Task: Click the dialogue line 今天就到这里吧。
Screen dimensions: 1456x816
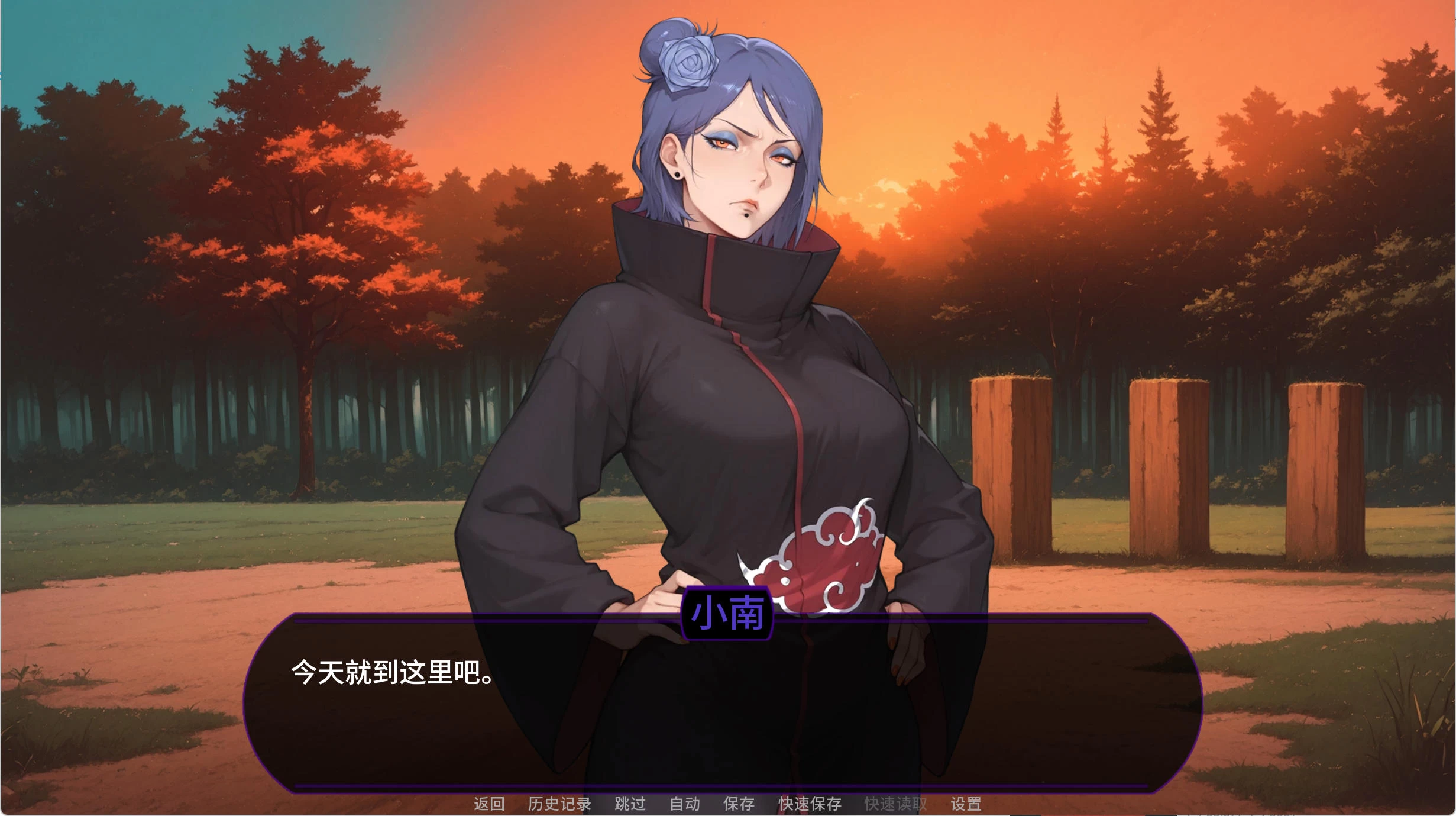Action: (390, 676)
